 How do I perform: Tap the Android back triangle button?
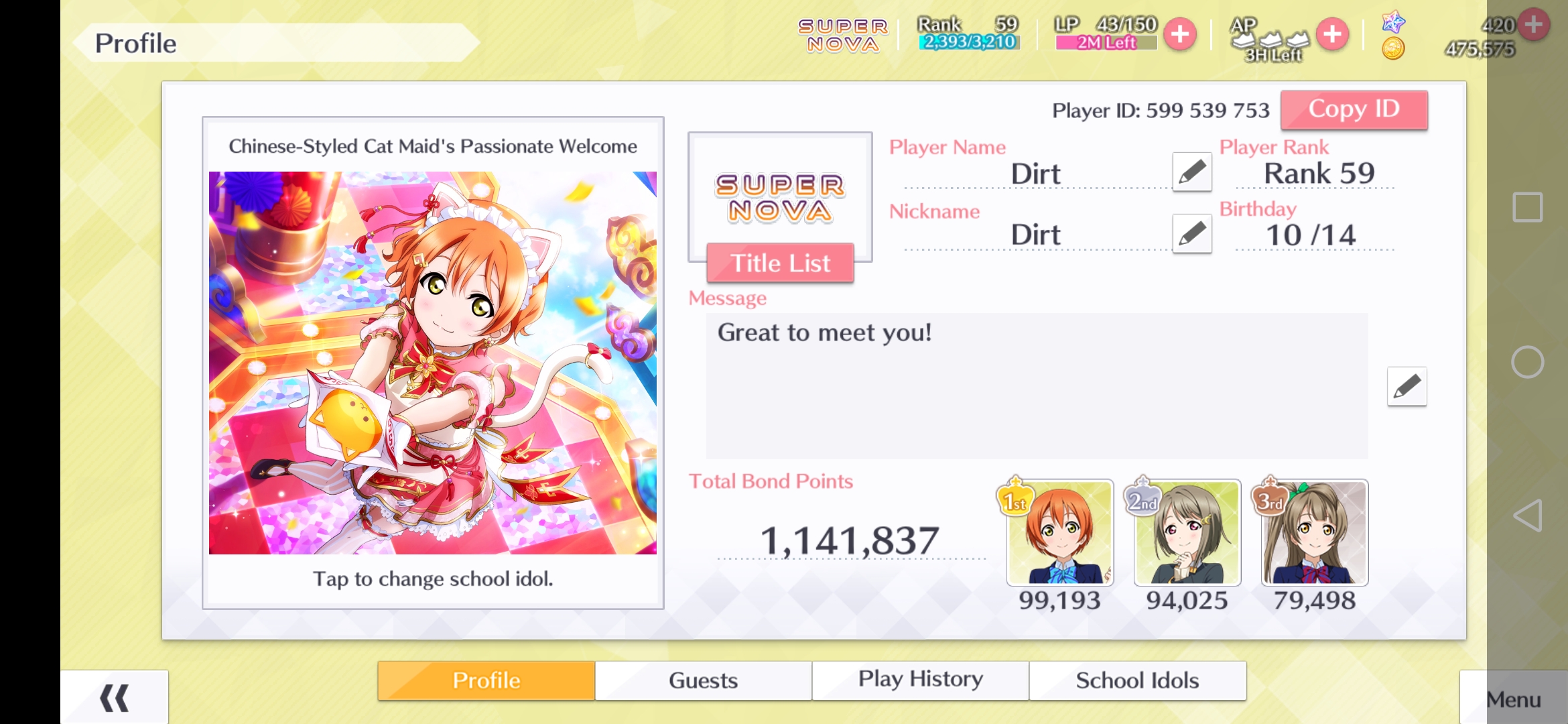pyautogui.click(x=1527, y=516)
